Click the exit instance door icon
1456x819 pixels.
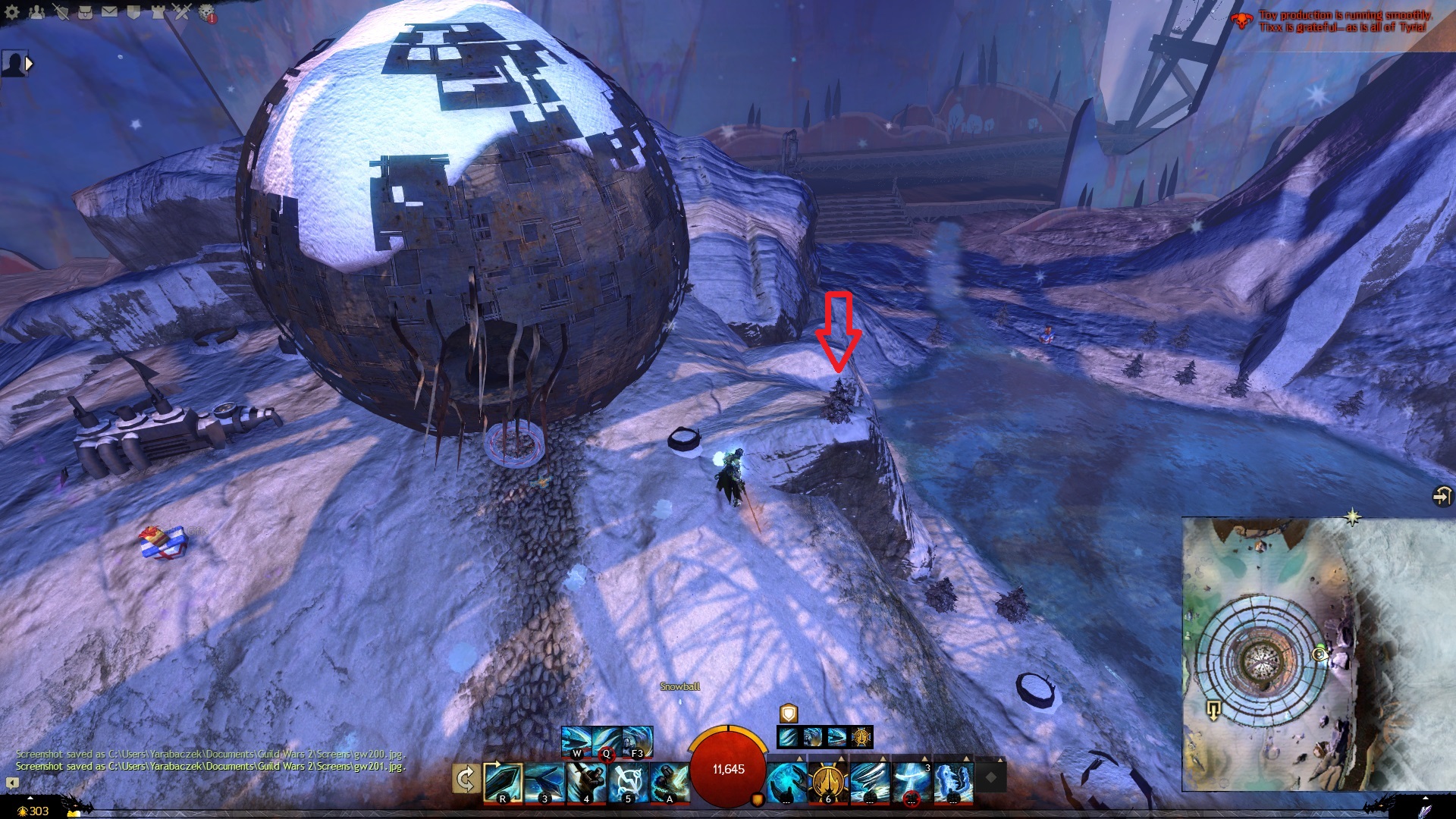[1441, 496]
